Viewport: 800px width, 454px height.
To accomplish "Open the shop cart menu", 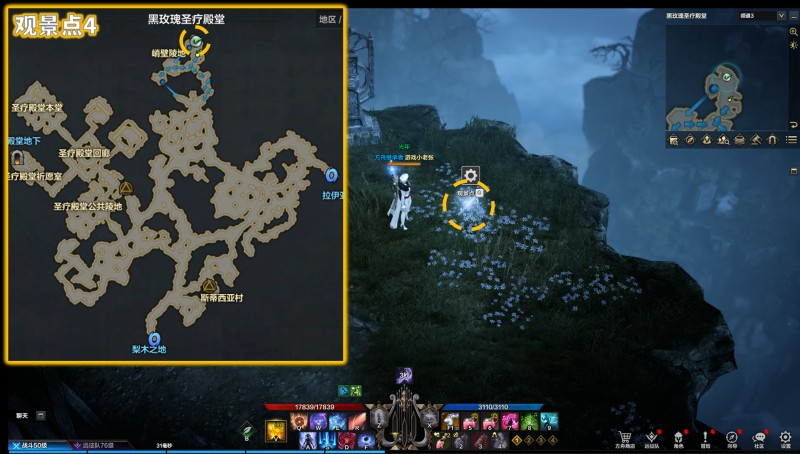I will [626, 435].
